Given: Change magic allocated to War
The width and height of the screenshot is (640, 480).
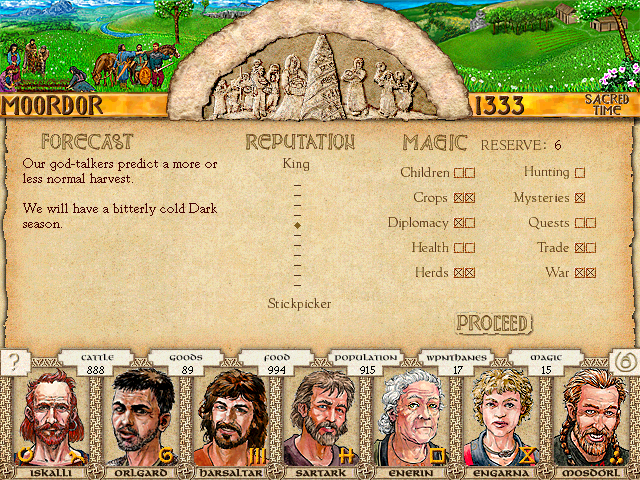Looking at the screenshot, I should click(585, 272).
